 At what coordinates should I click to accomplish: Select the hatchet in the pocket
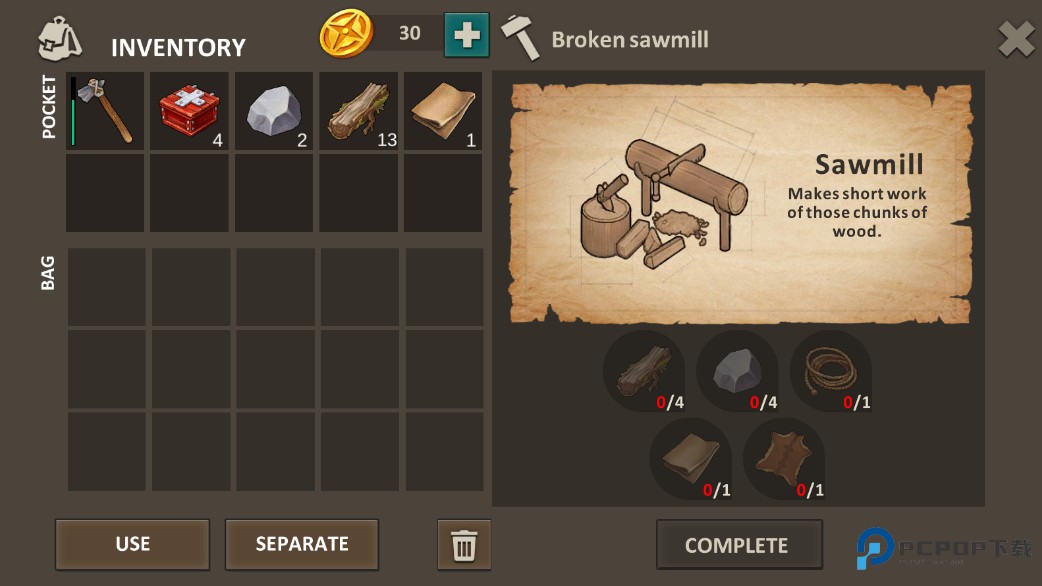105,111
